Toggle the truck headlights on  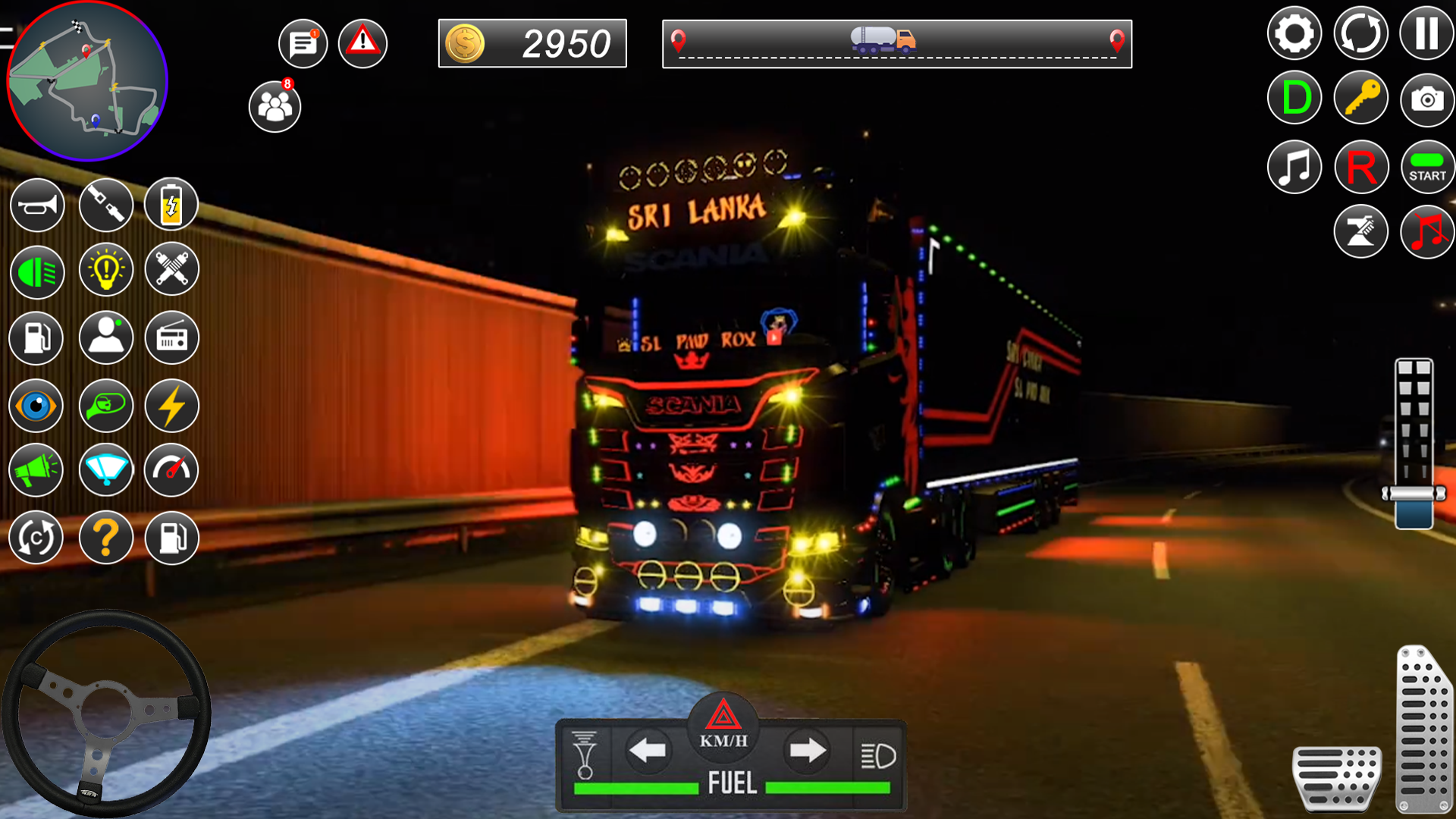[36, 270]
